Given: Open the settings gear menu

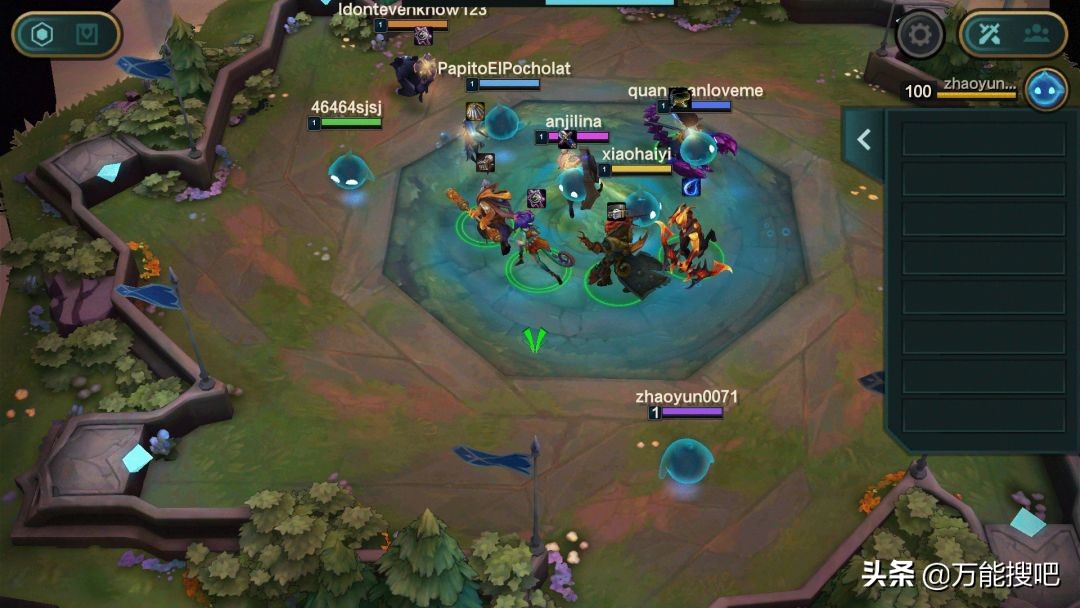Looking at the screenshot, I should click(920, 36).
